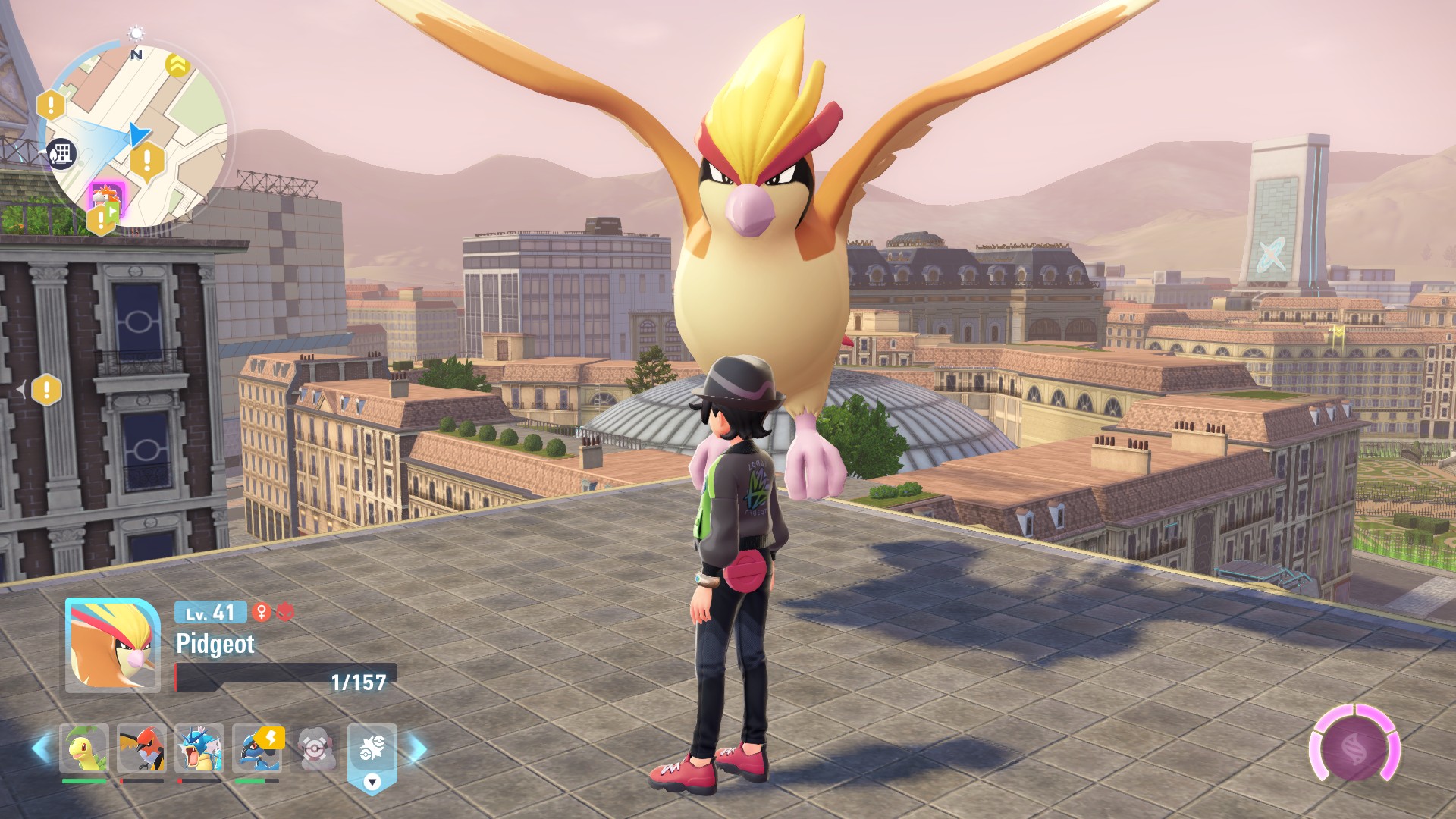Click the yellow double-chevron marker on the minimap
This screenshot has width=1456, height=819.
coord(177,65)
